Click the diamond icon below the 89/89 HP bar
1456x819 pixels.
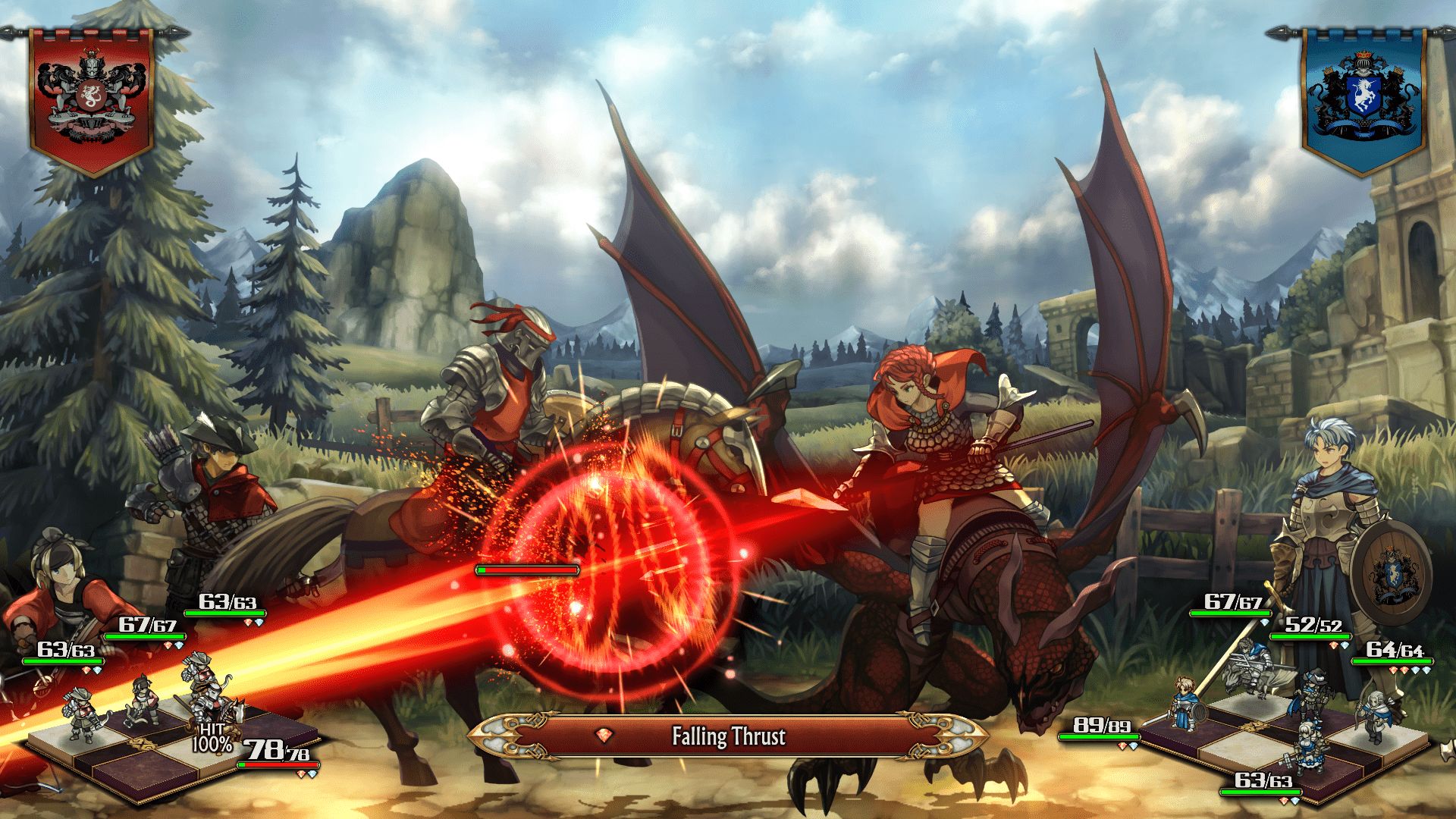[x=1134, y=745]
